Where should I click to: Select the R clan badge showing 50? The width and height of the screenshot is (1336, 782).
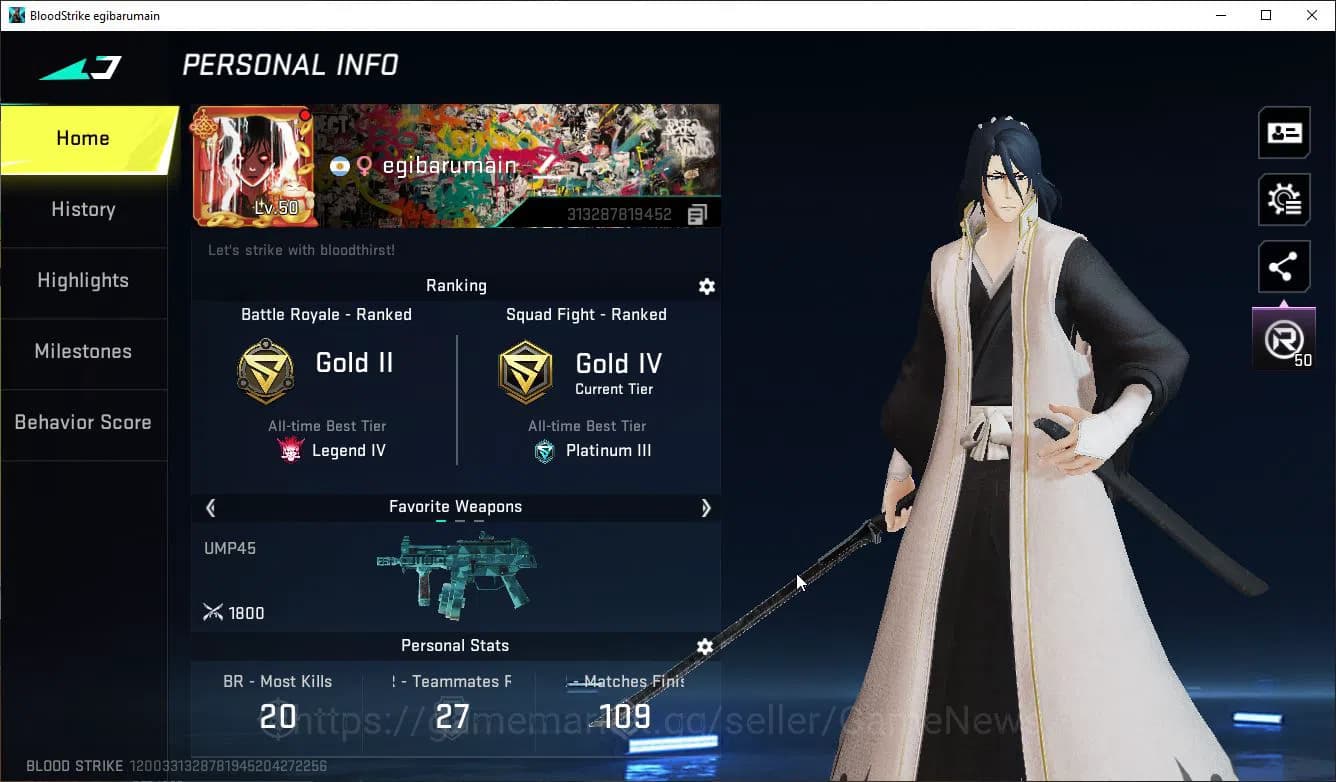tap(1284, 337)
